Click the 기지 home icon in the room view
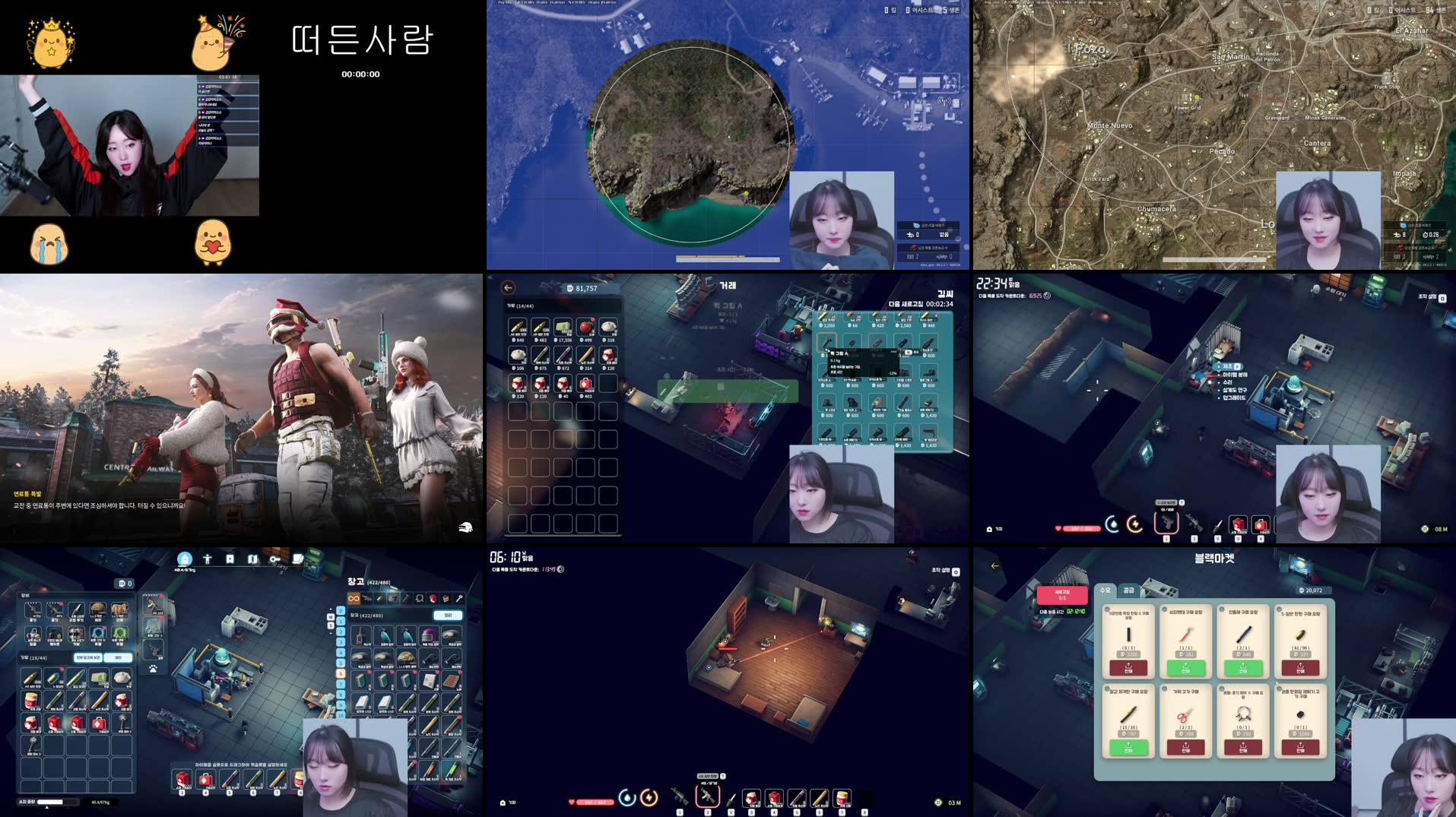The image size is (1456, 817). click(503, 803)
